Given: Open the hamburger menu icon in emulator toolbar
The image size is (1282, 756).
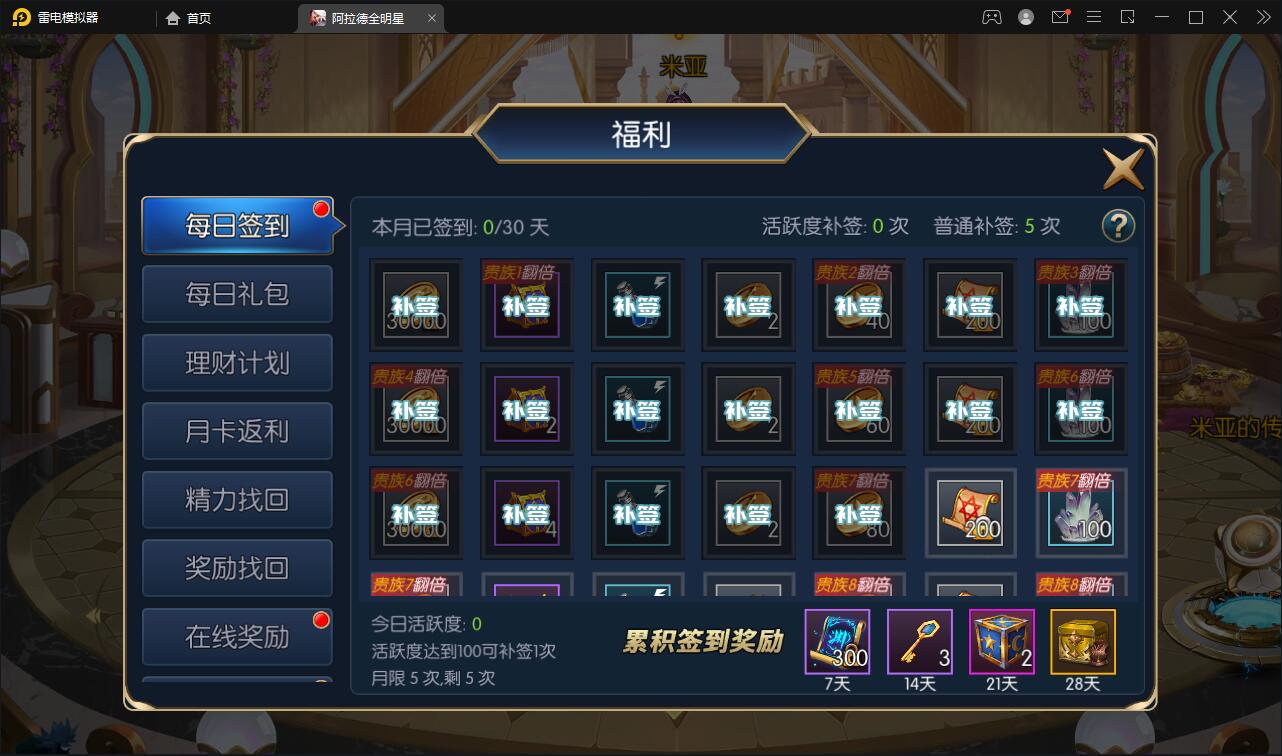Looking at the screenshot, I should (1095, 17).
